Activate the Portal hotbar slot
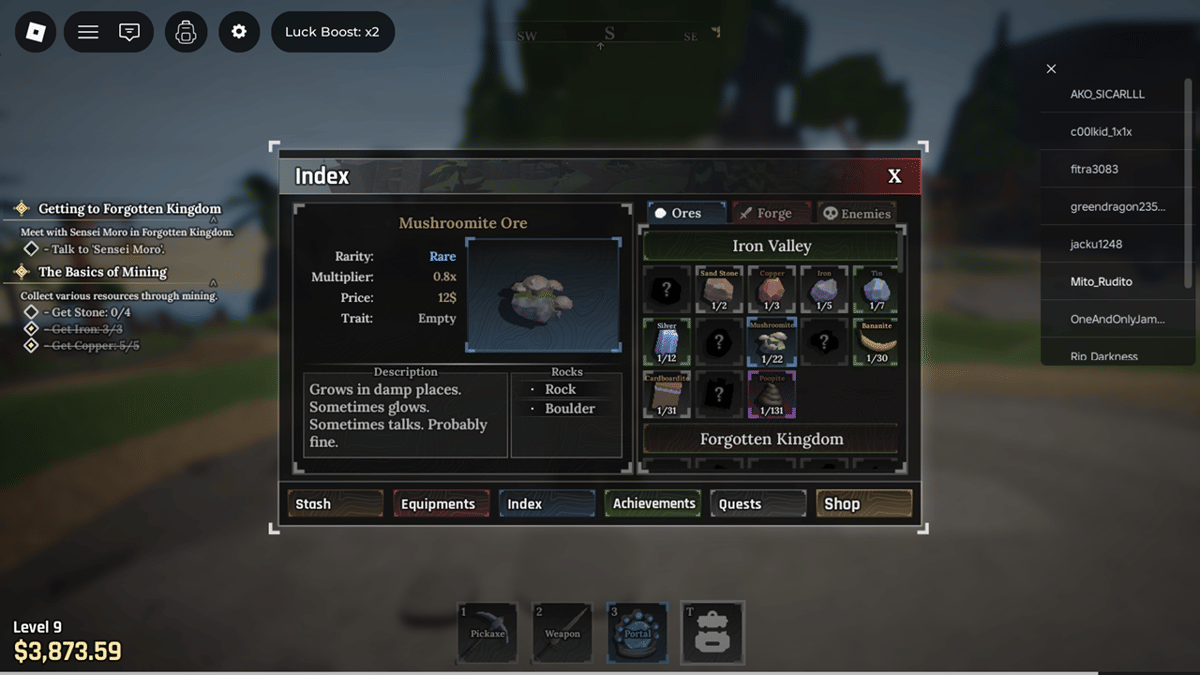The image size is (1200, 675). (x=637, y=632)
